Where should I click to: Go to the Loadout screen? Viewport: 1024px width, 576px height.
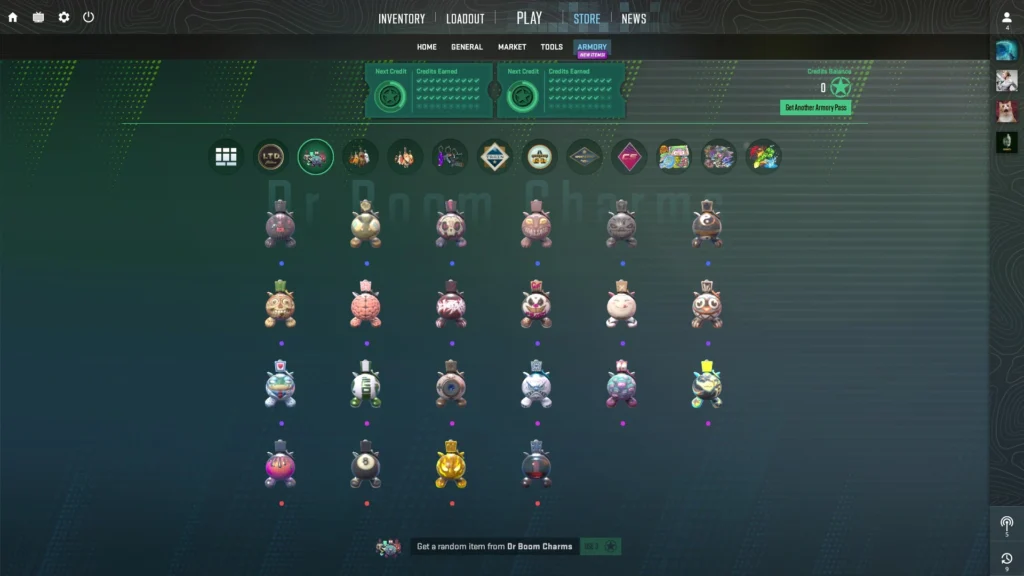[x=465, y=18]
